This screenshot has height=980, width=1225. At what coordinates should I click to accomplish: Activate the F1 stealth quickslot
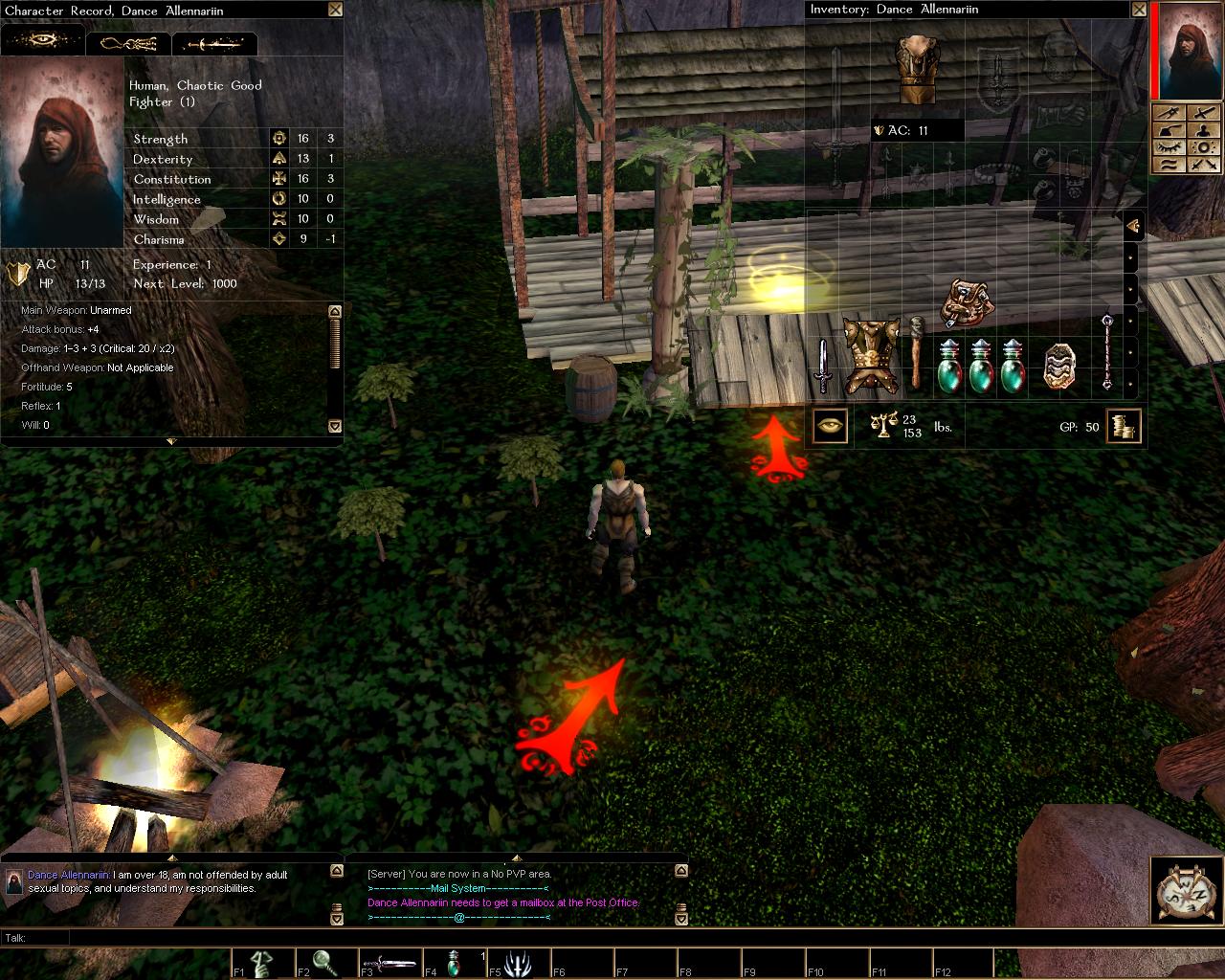pos(263,962)
